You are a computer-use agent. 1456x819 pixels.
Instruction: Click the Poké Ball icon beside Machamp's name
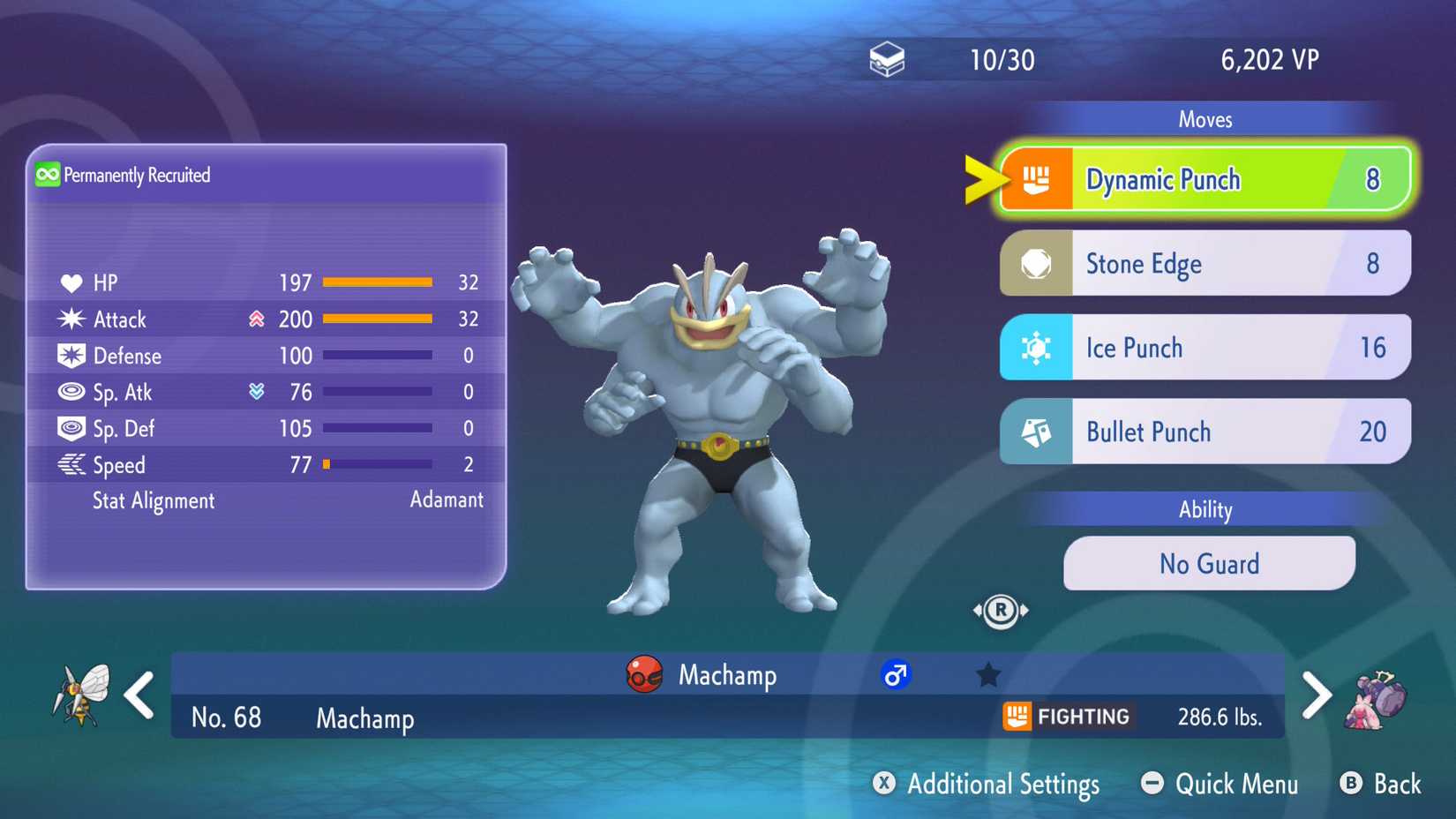(x=642, y=675)
